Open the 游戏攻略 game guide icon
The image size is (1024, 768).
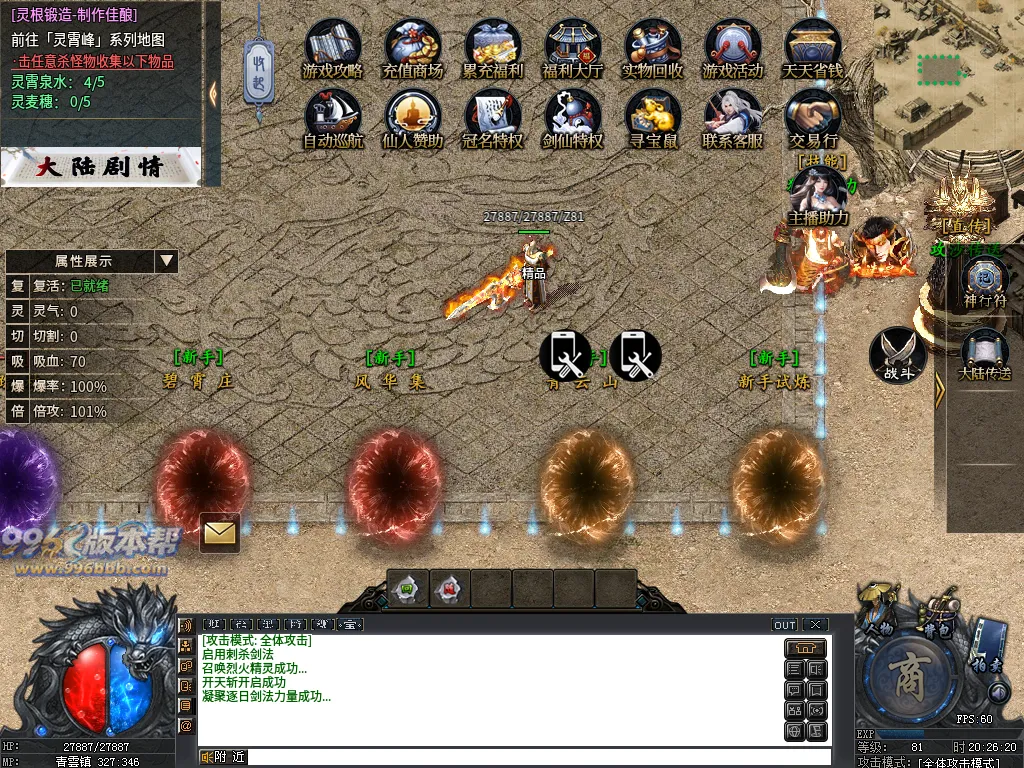(x=332, y=46)
